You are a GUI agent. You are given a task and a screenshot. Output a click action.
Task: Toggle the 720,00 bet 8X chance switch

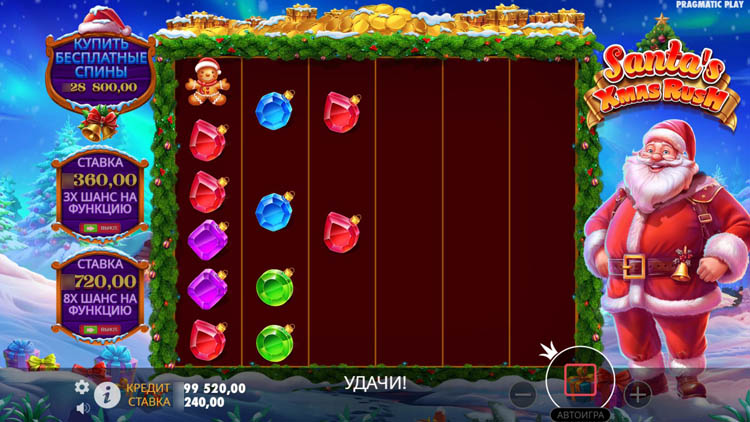100,329
